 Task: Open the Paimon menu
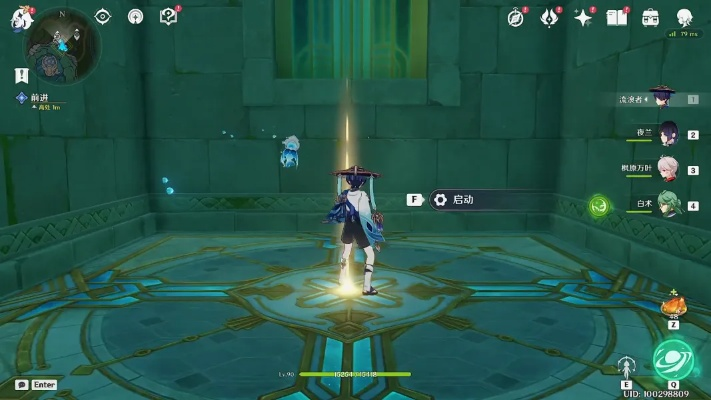tap(20, 18)
